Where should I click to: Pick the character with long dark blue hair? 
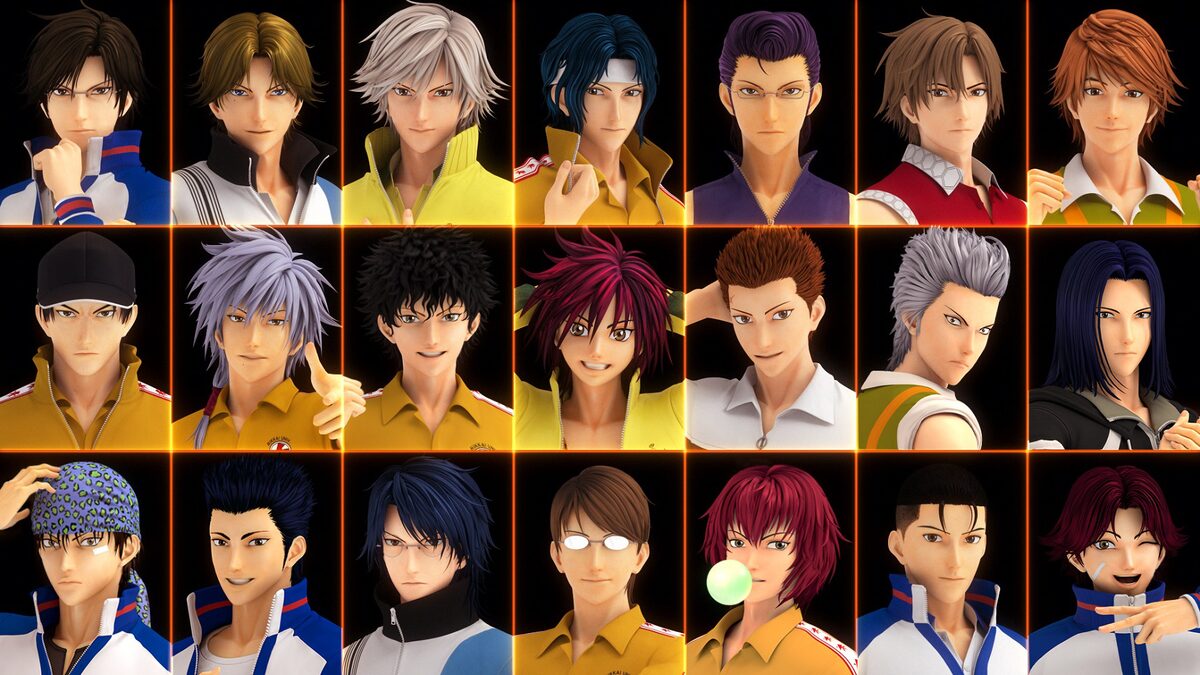coord(1114,338)
